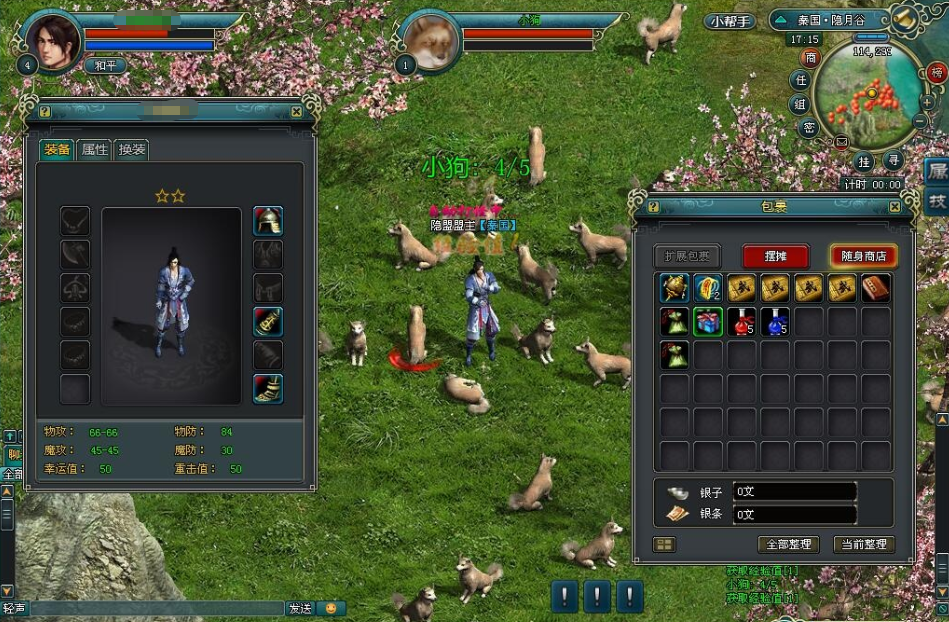Open the 随身商店 portable shop

pos(863,256)
